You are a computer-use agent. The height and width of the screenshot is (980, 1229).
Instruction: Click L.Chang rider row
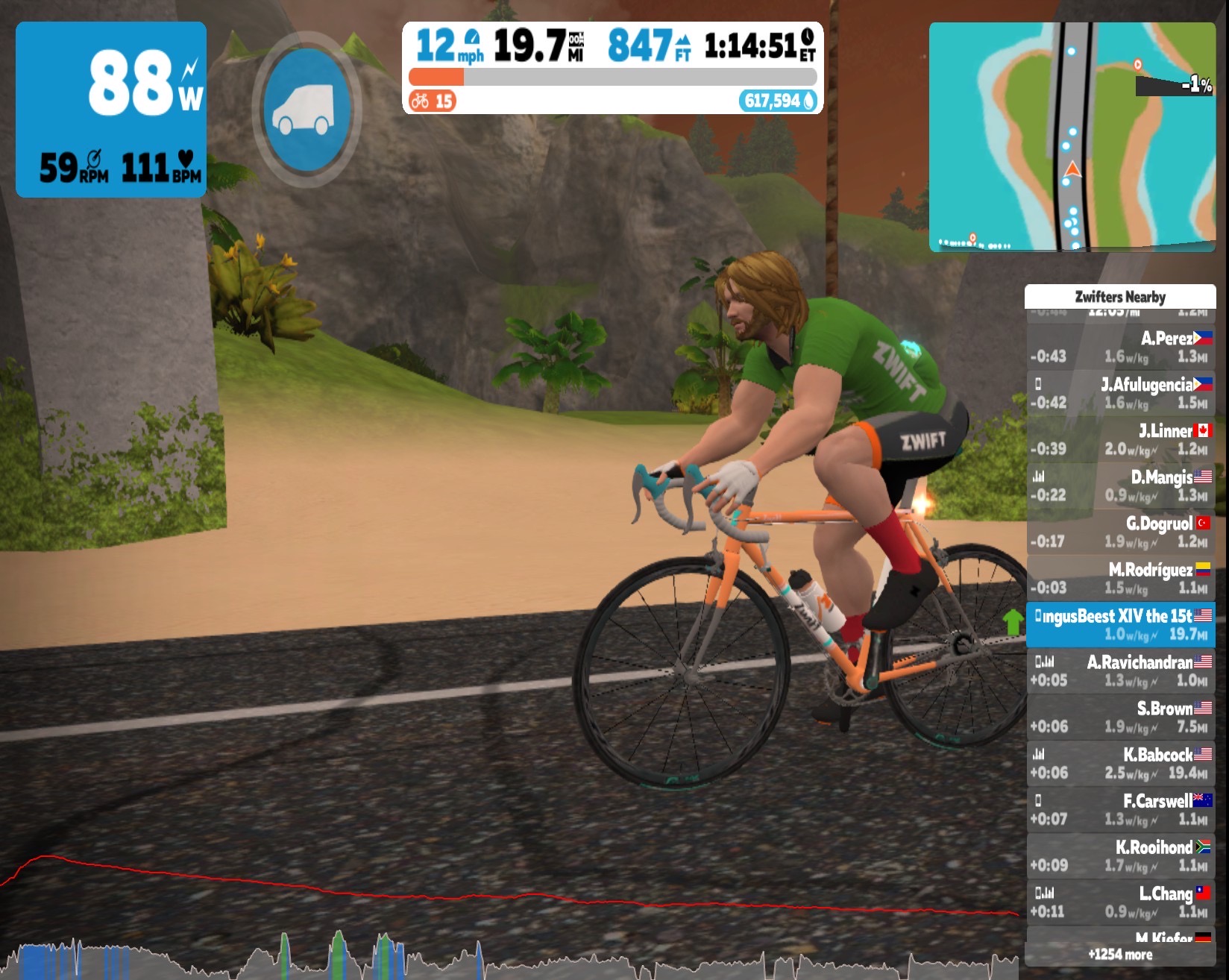pyautogui.click(x=1120, y=902)
